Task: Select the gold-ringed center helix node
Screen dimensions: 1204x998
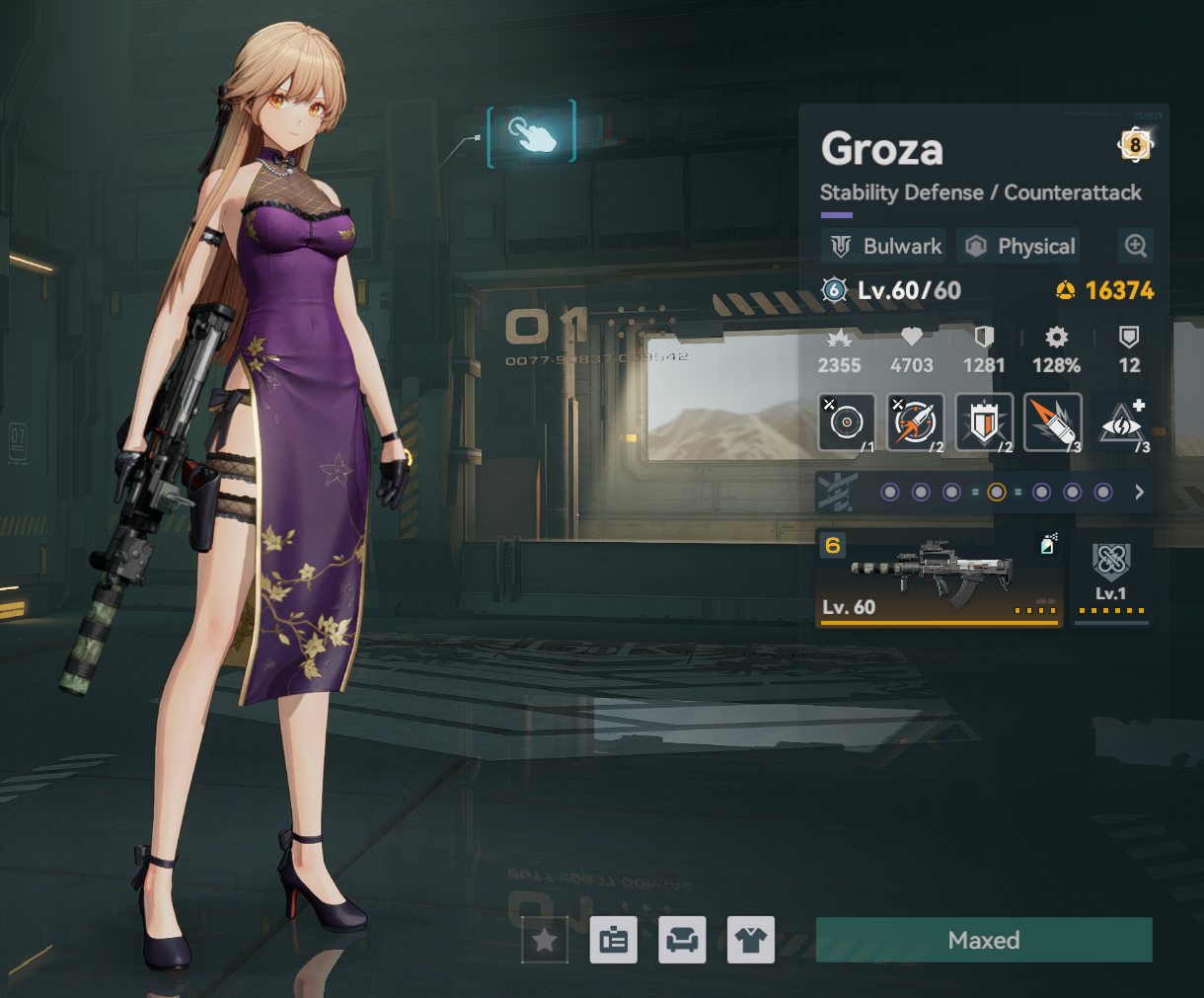Action: click(x=997, y=492)
